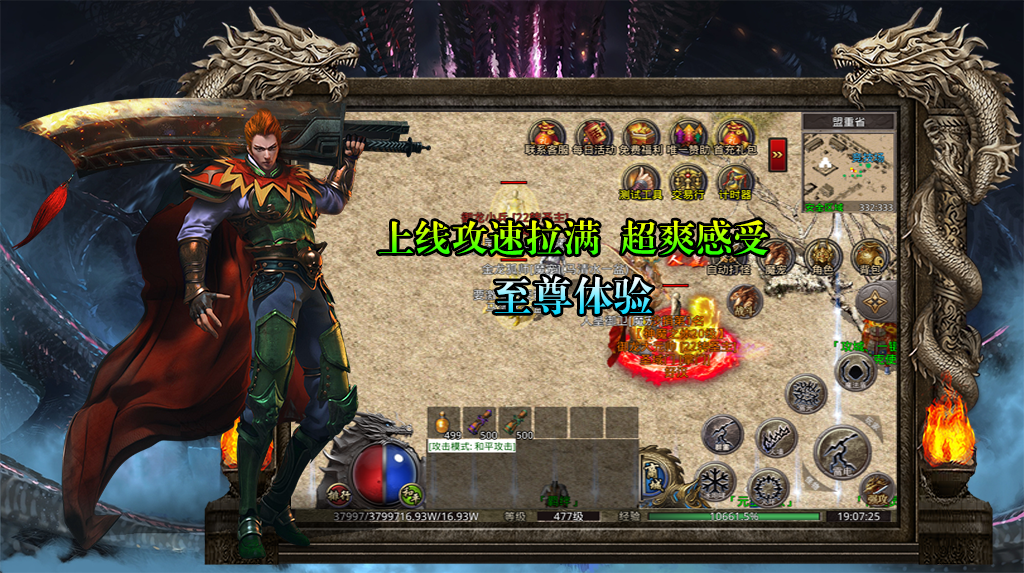
Task: Open the 背包 backpack
Action: pos(871,257)
